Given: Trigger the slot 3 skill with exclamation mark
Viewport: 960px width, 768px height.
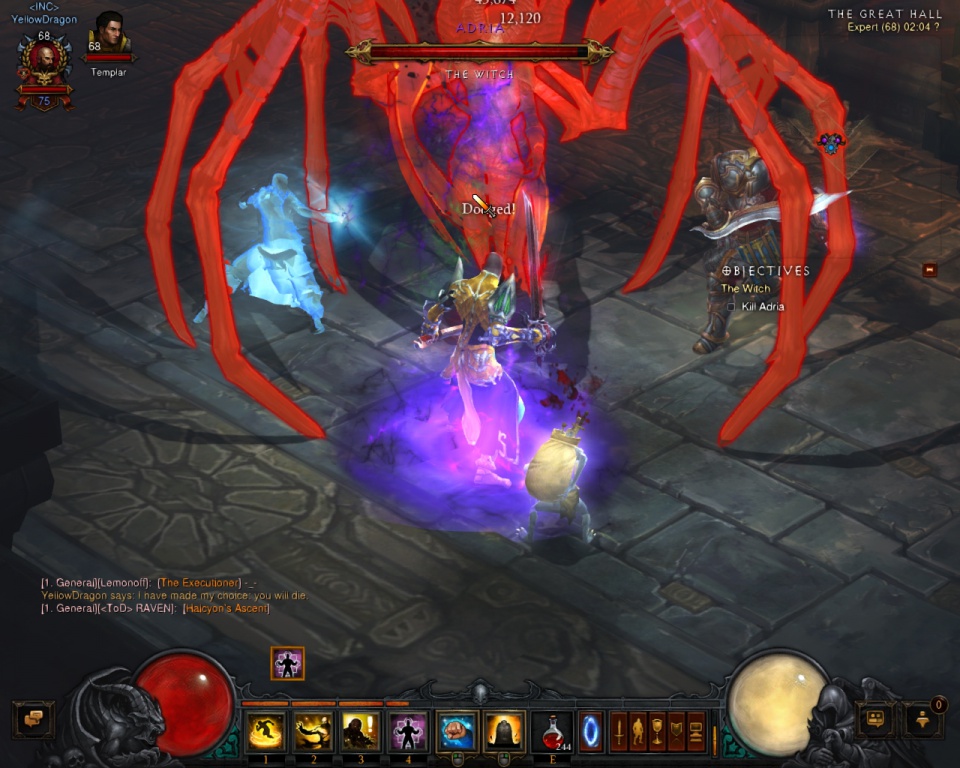Looking at the screenshot, I should 361,731.
